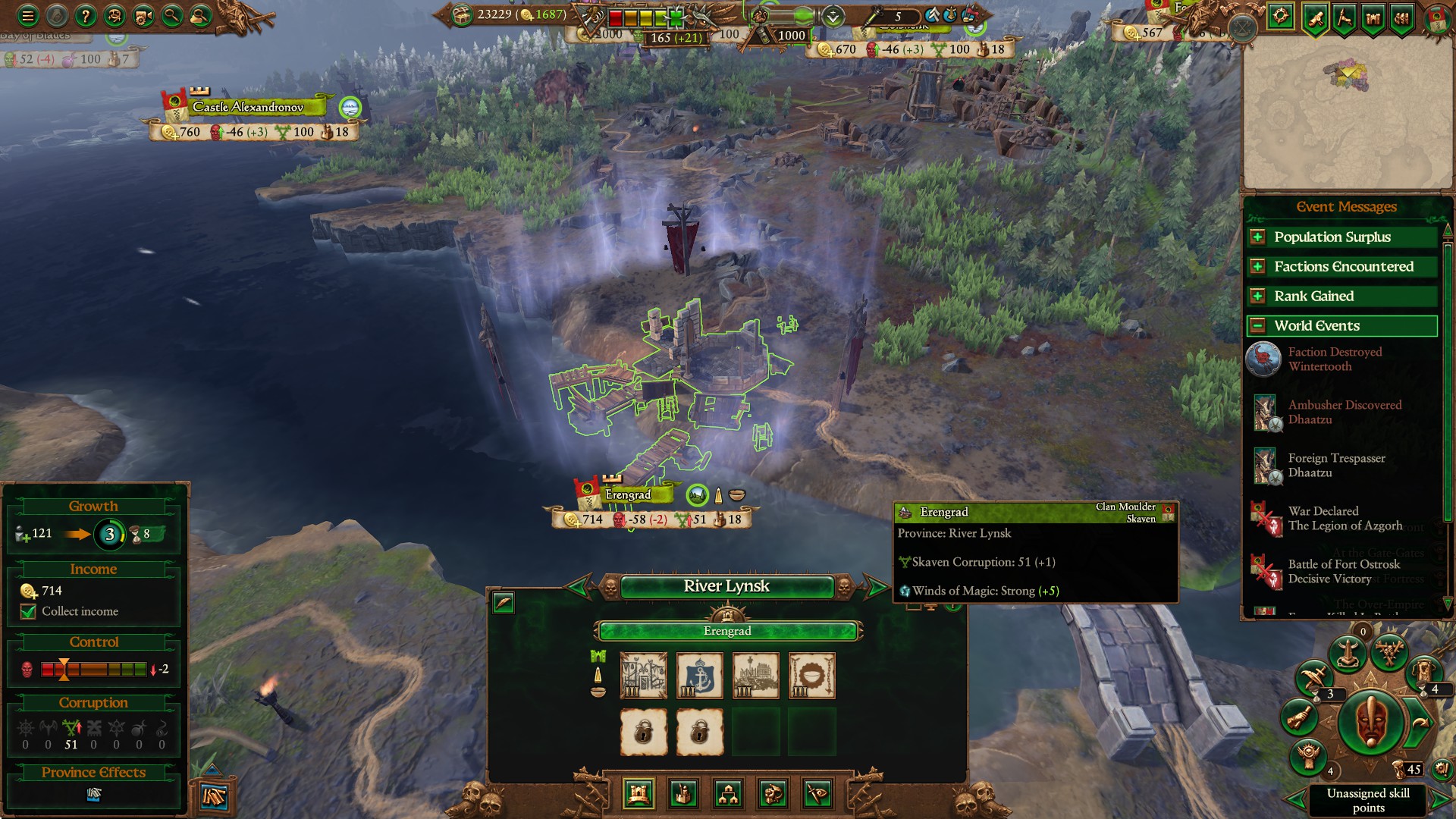Select the Erengrad settlement tab

tap(728, 630)
